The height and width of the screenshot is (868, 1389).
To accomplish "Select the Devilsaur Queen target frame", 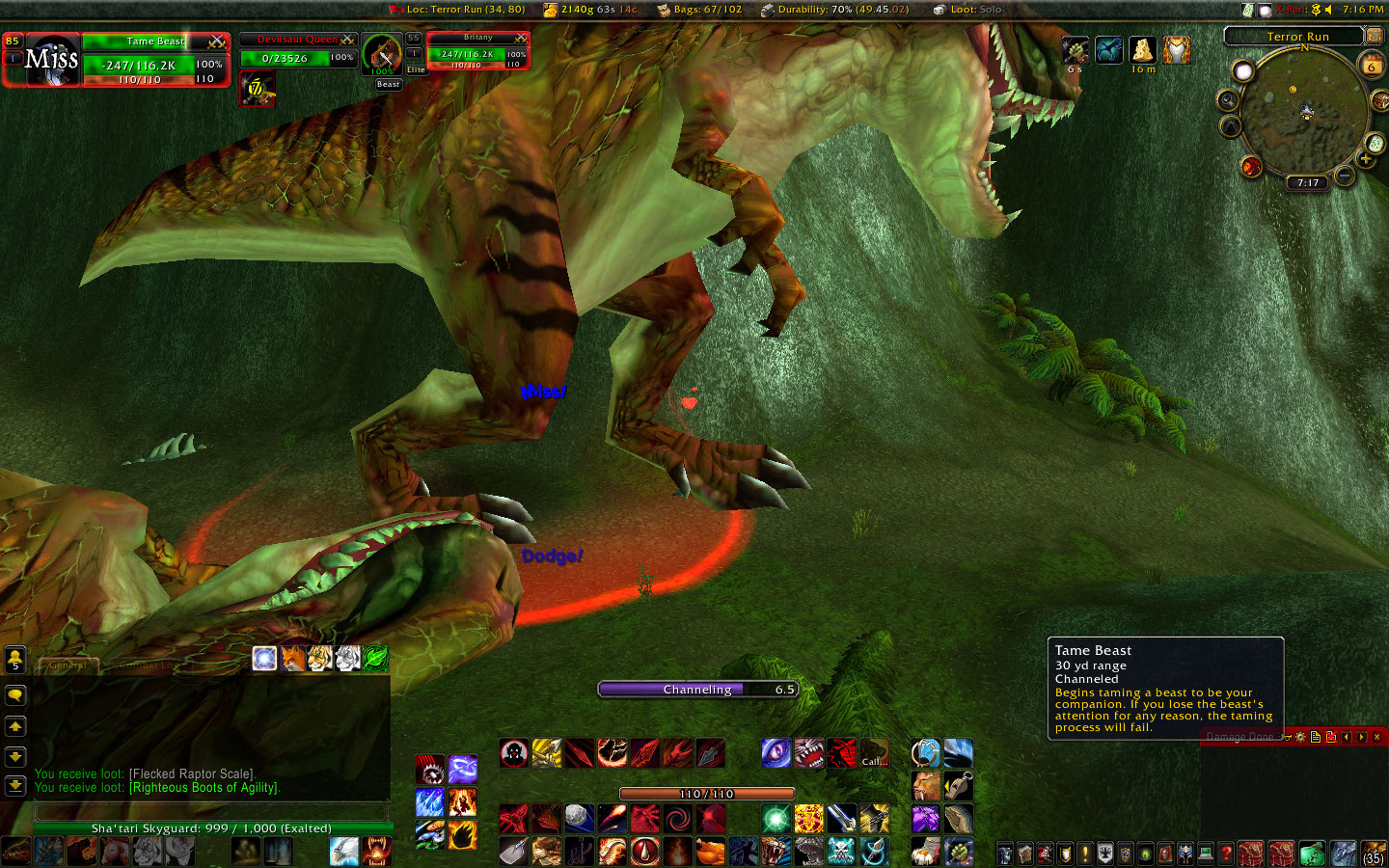I will click(297, 41).
